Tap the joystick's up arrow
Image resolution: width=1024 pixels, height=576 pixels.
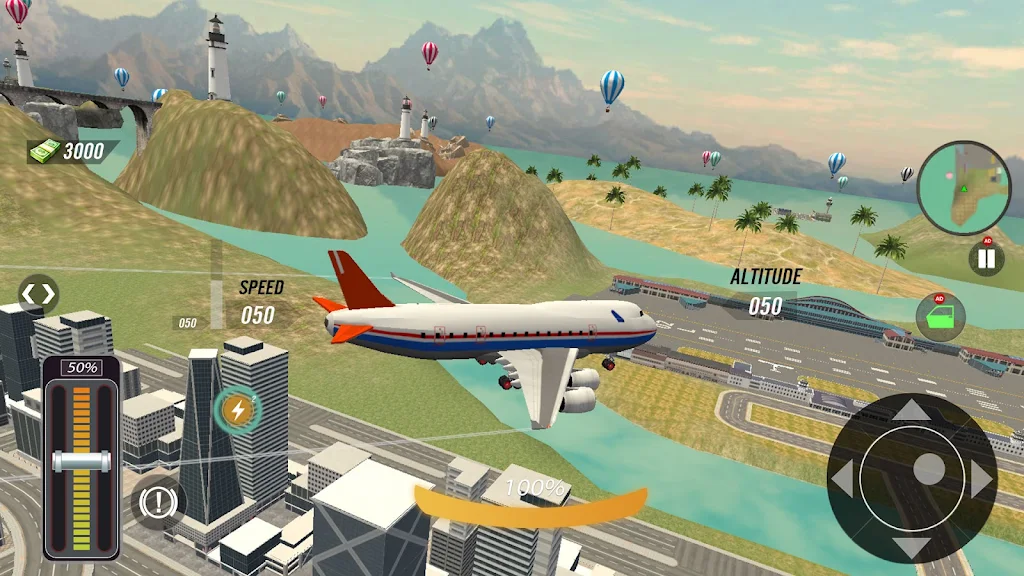point(911,409)
